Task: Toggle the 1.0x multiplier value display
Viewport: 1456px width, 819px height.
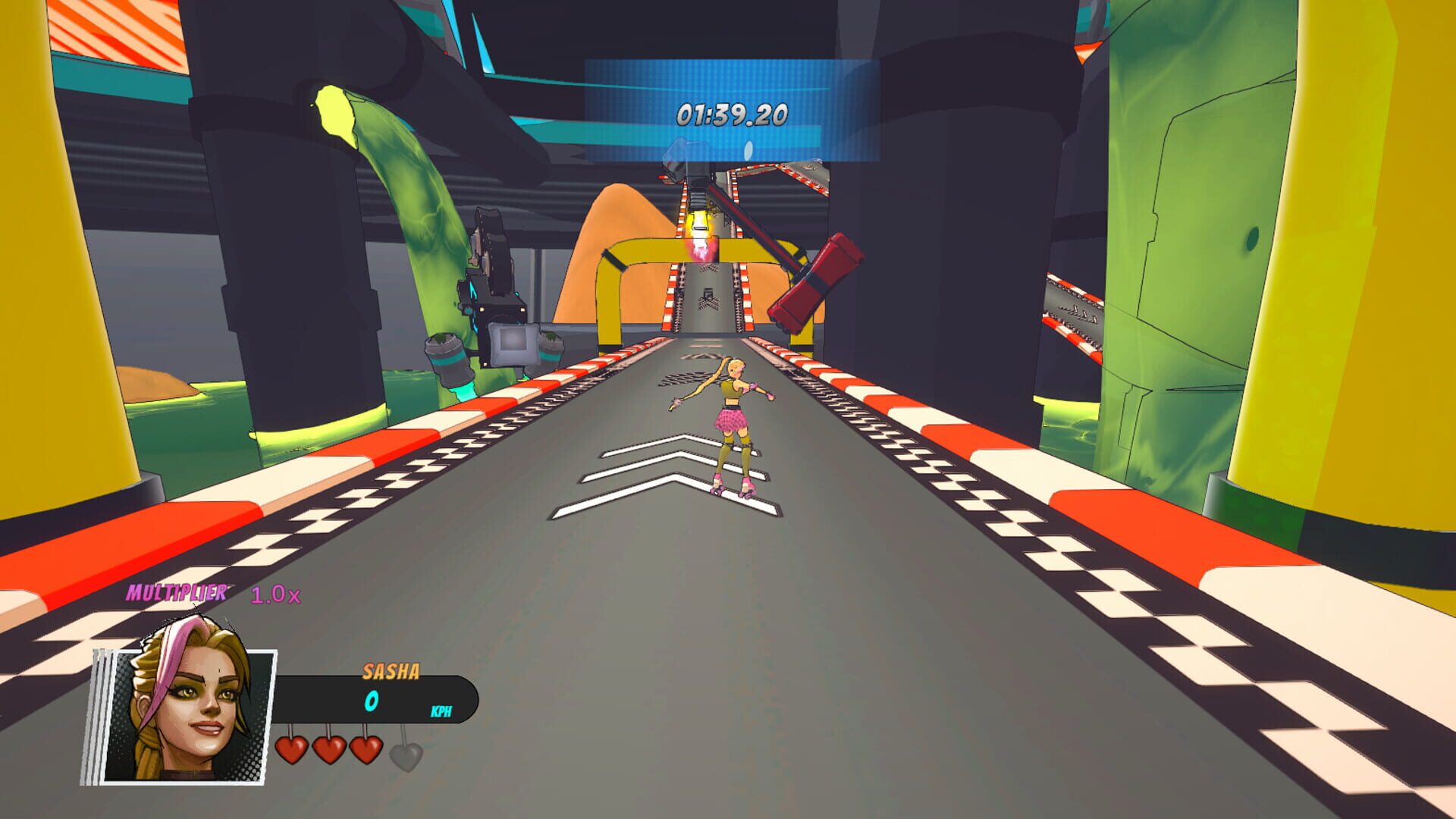Action: 275,595
